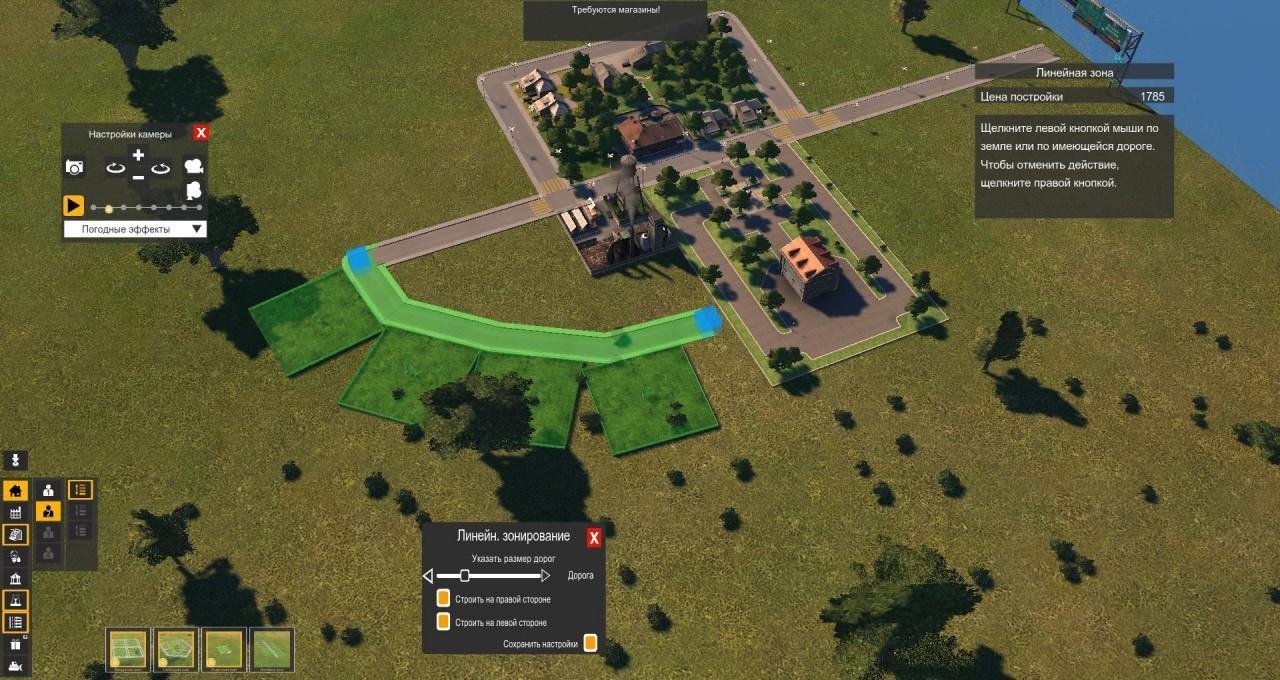Viewport: 1280px width, 680px height.
Task: Decrease road size with the left arrow
Action: (x=428, y=576)
